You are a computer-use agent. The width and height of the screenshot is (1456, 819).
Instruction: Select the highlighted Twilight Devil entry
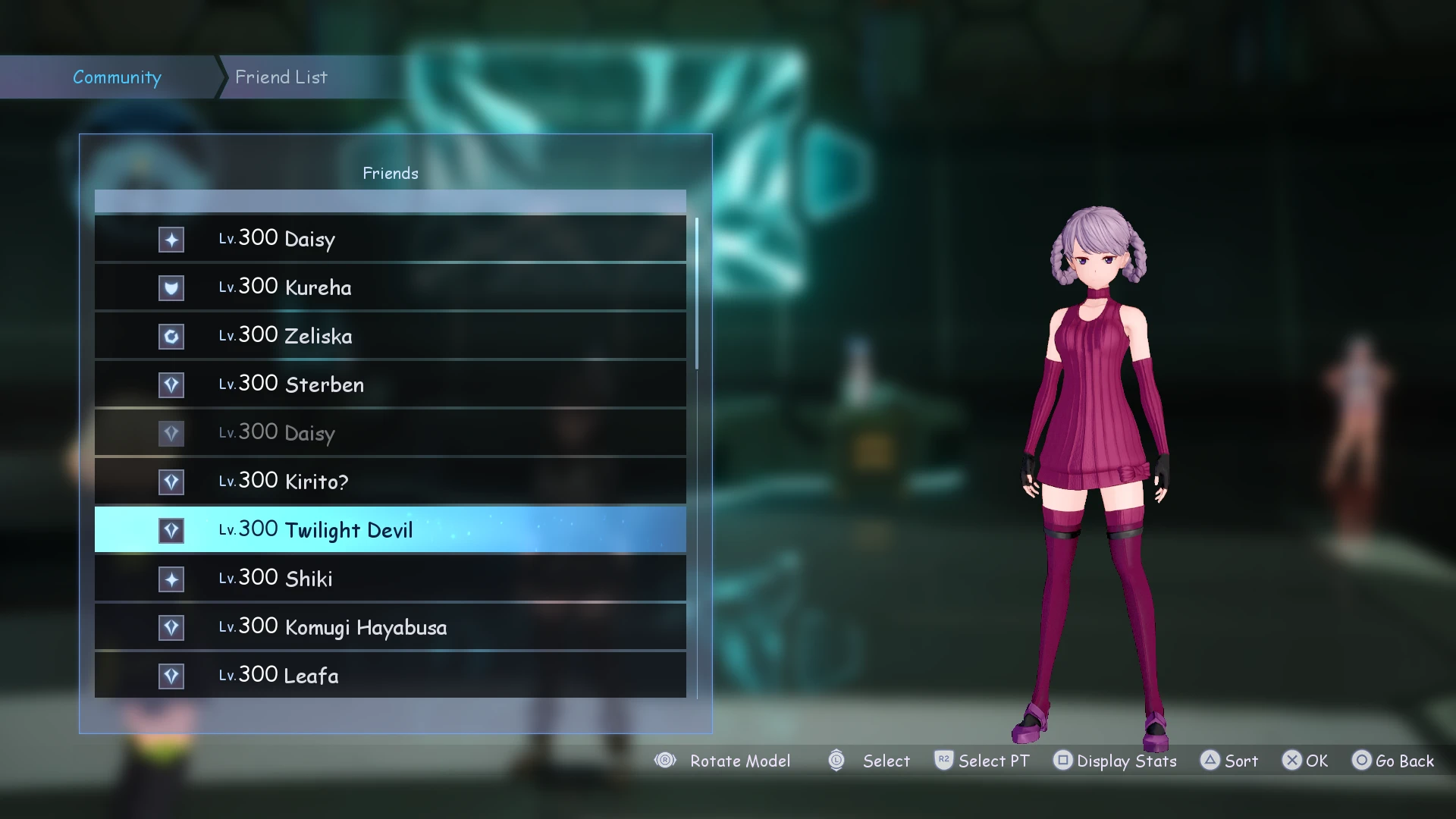(x=390, y=530)
